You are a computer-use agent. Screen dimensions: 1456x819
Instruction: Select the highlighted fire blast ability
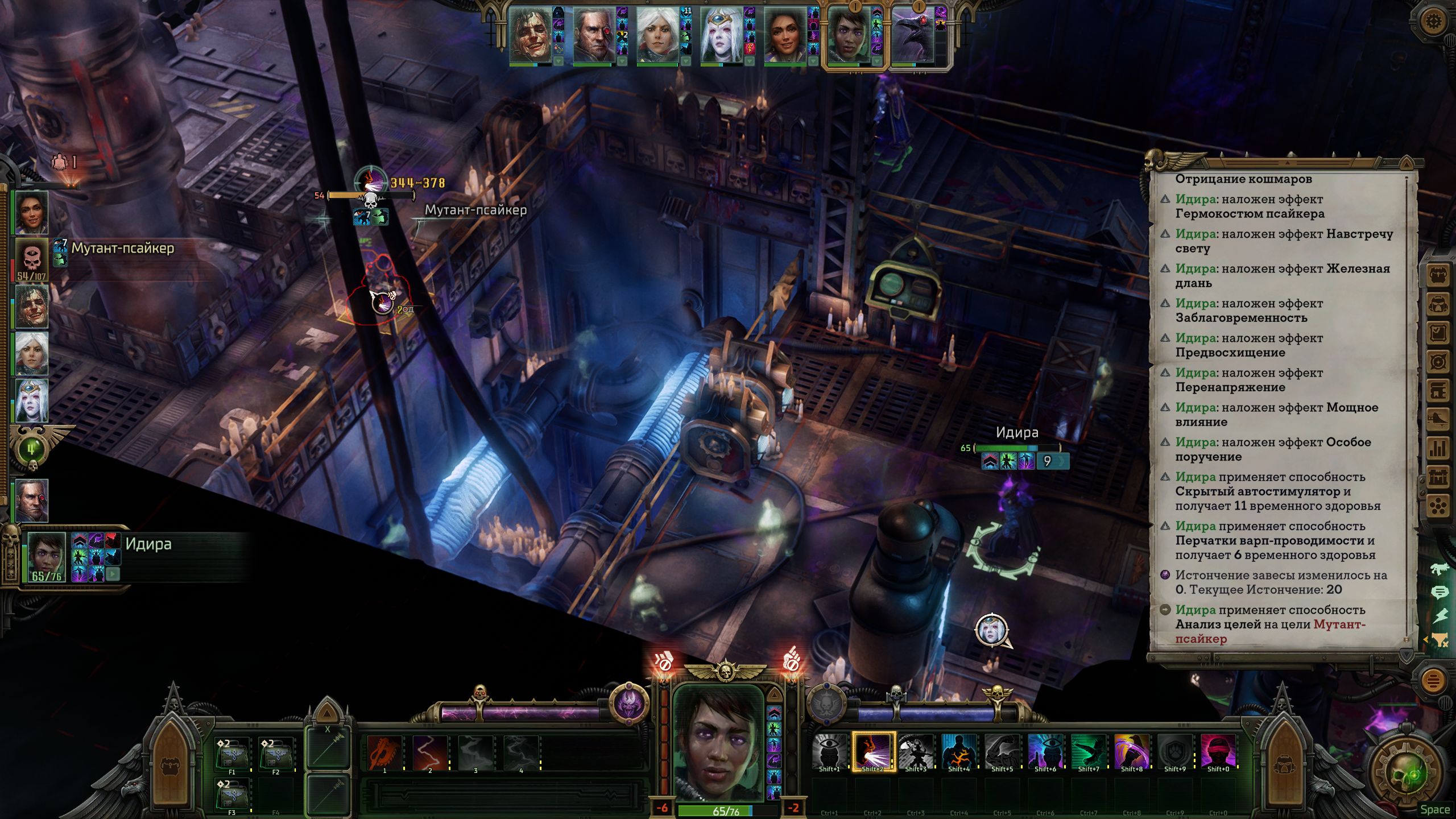(x=872, y=751)
